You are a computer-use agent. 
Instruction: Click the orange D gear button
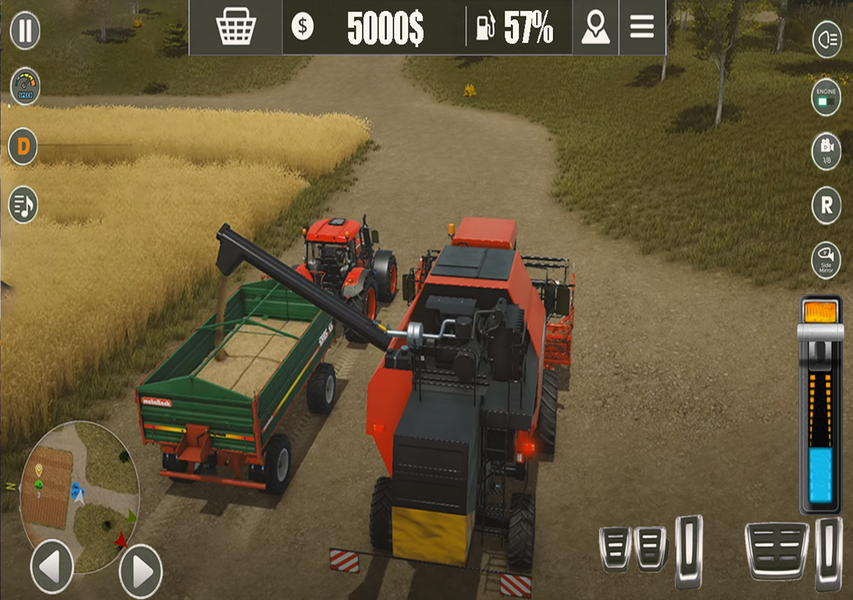(x=23, y=148)
